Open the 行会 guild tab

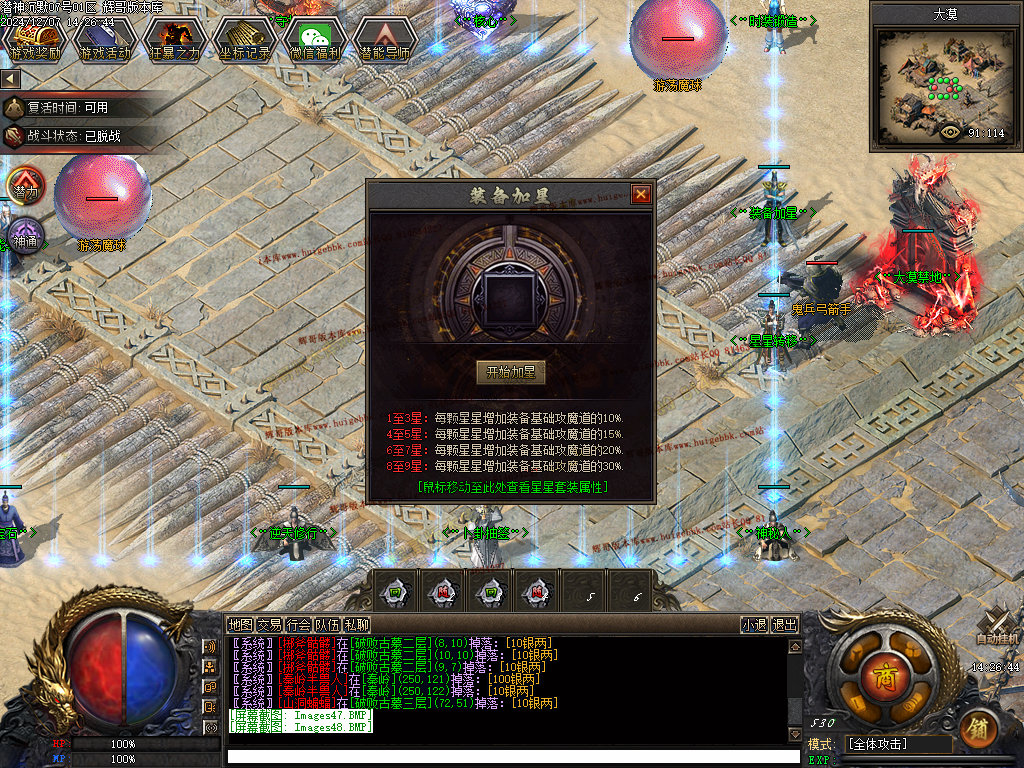click(x=298, y=625)
